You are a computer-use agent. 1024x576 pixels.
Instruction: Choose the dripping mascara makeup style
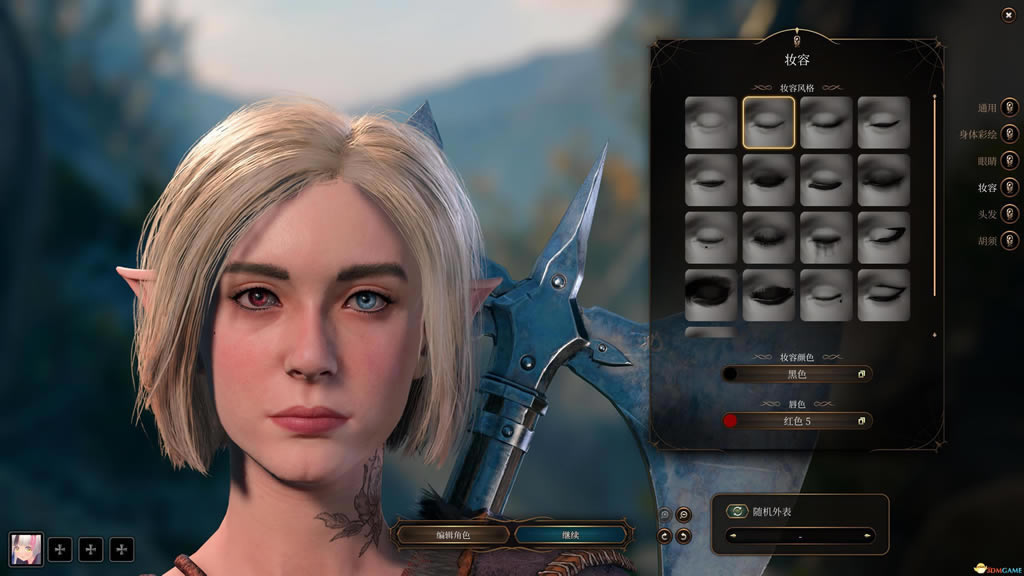pos(826,238)
